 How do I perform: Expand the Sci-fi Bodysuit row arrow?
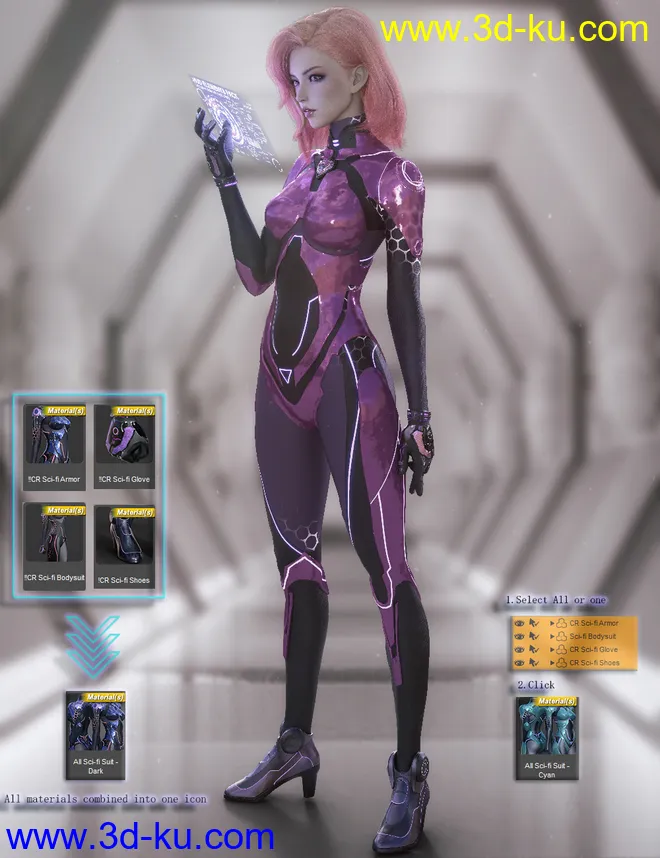552,636
